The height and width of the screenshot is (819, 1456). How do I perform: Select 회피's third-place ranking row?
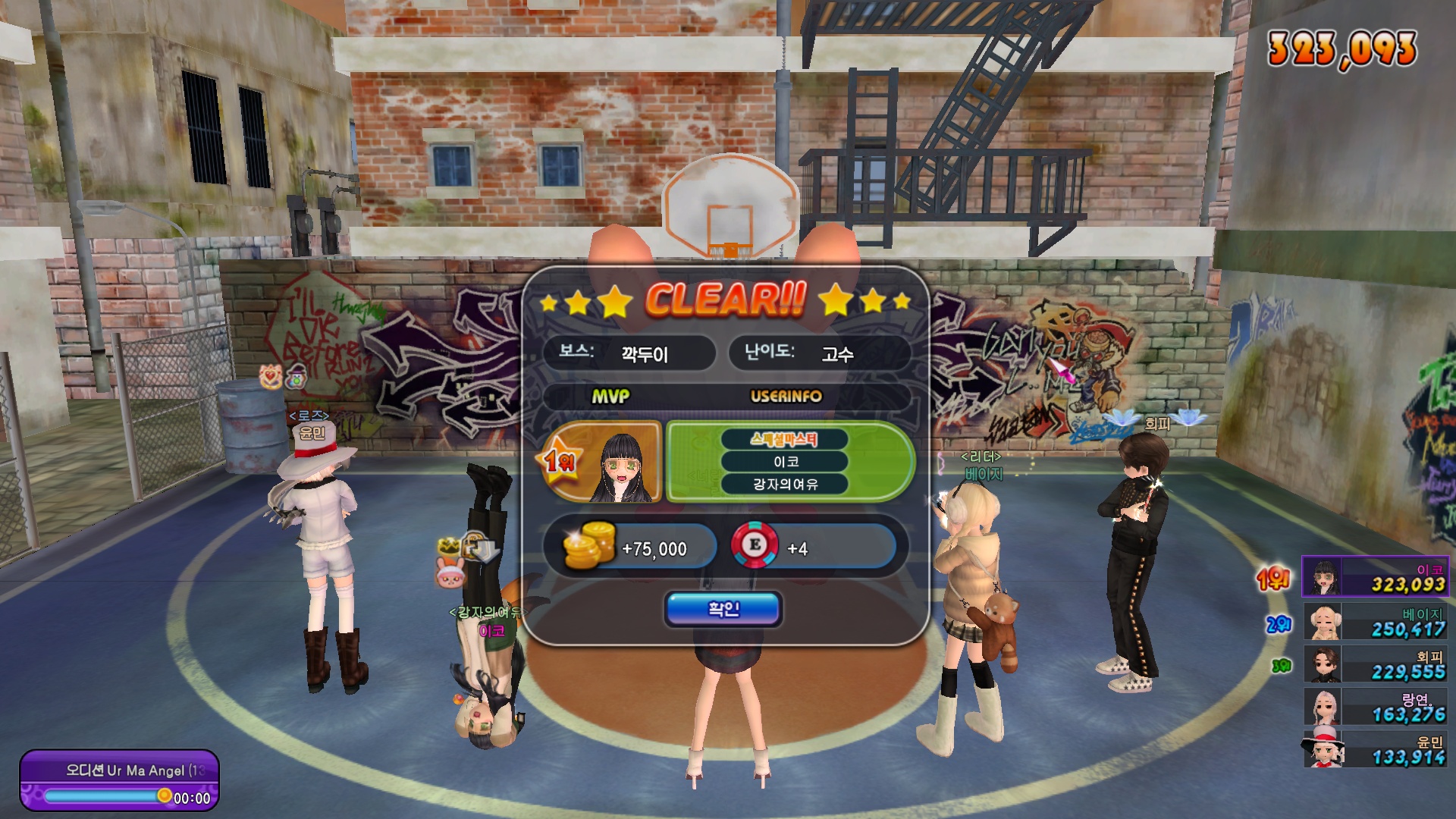point(1374,664)
